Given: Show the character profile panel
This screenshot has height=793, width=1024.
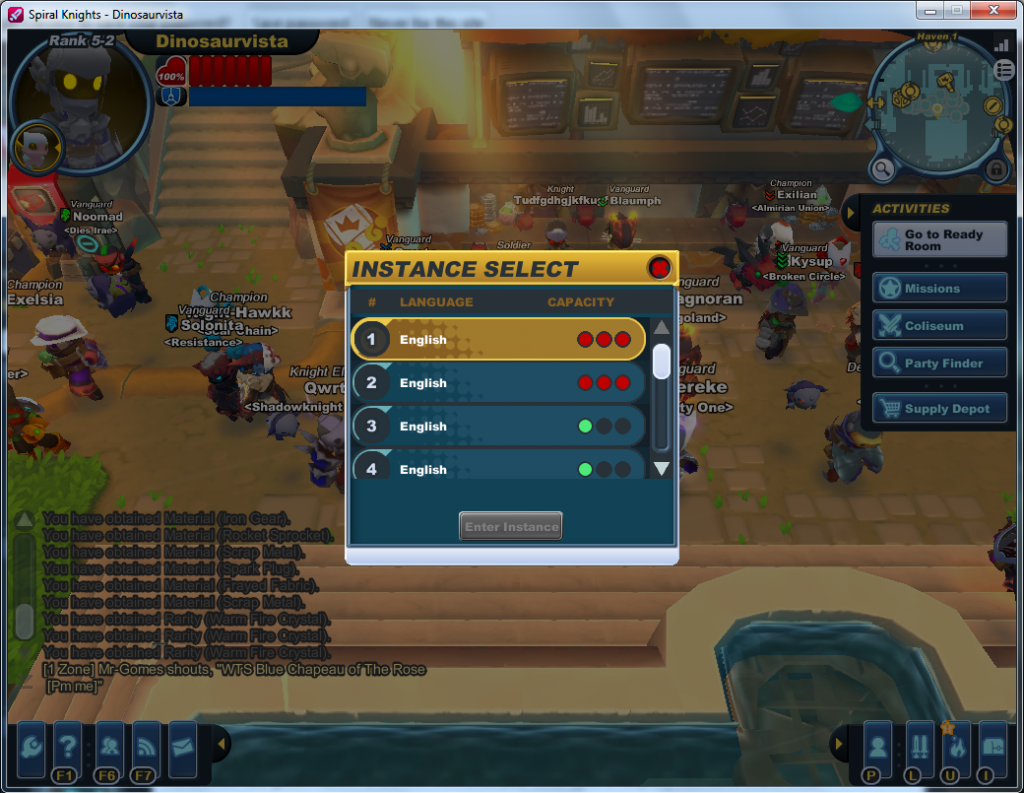Looking at the screenshot, I should [877, 747].
